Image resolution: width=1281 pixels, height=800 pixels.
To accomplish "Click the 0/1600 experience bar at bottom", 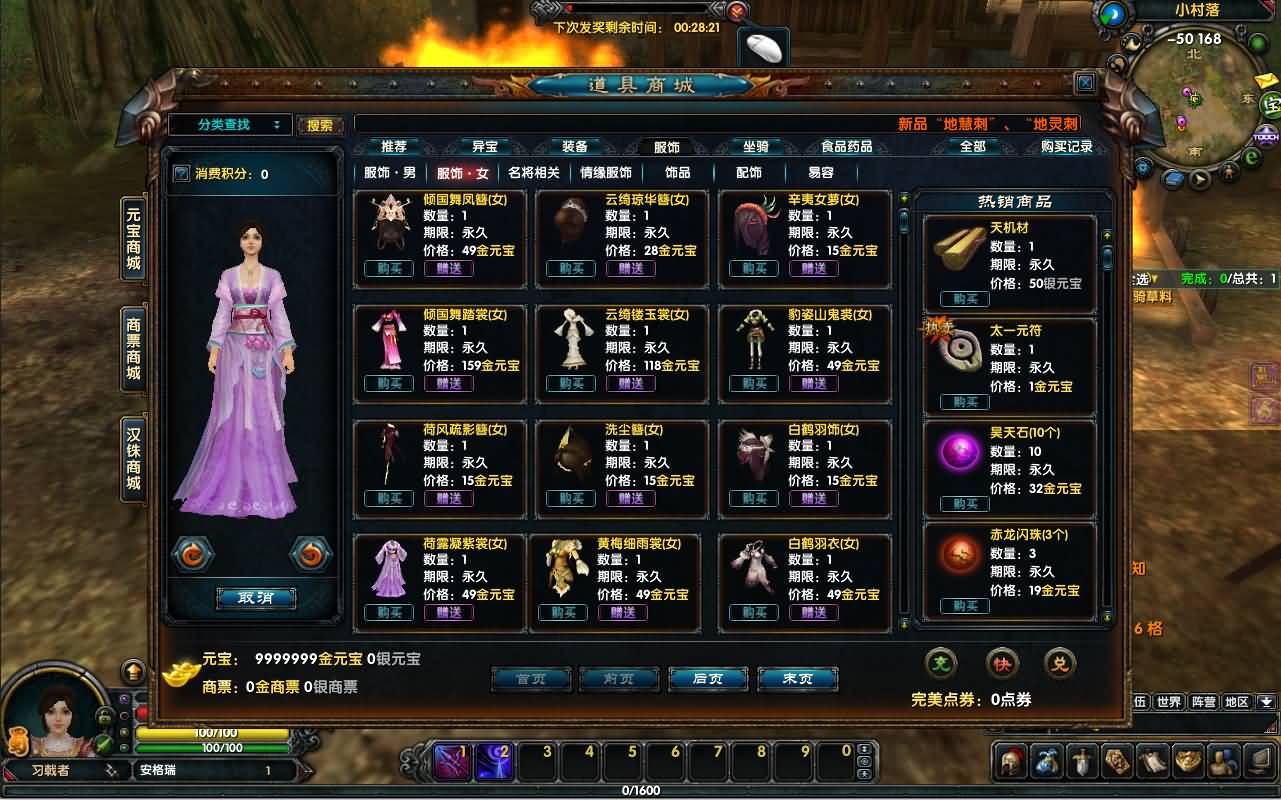I will 640,789.
